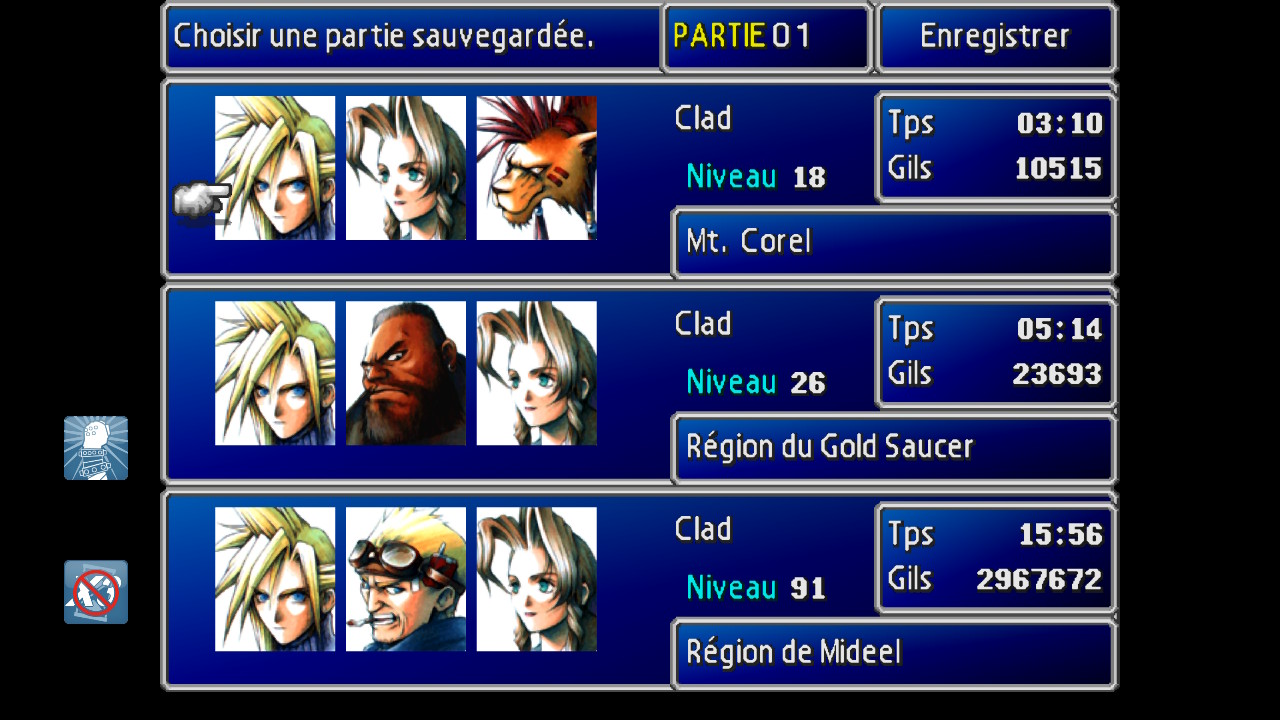Image resolution: width=1280 pixels, height=720 pixels.
Task: Select Cloud's portrait in the first save slot
Action: [273, 167]
